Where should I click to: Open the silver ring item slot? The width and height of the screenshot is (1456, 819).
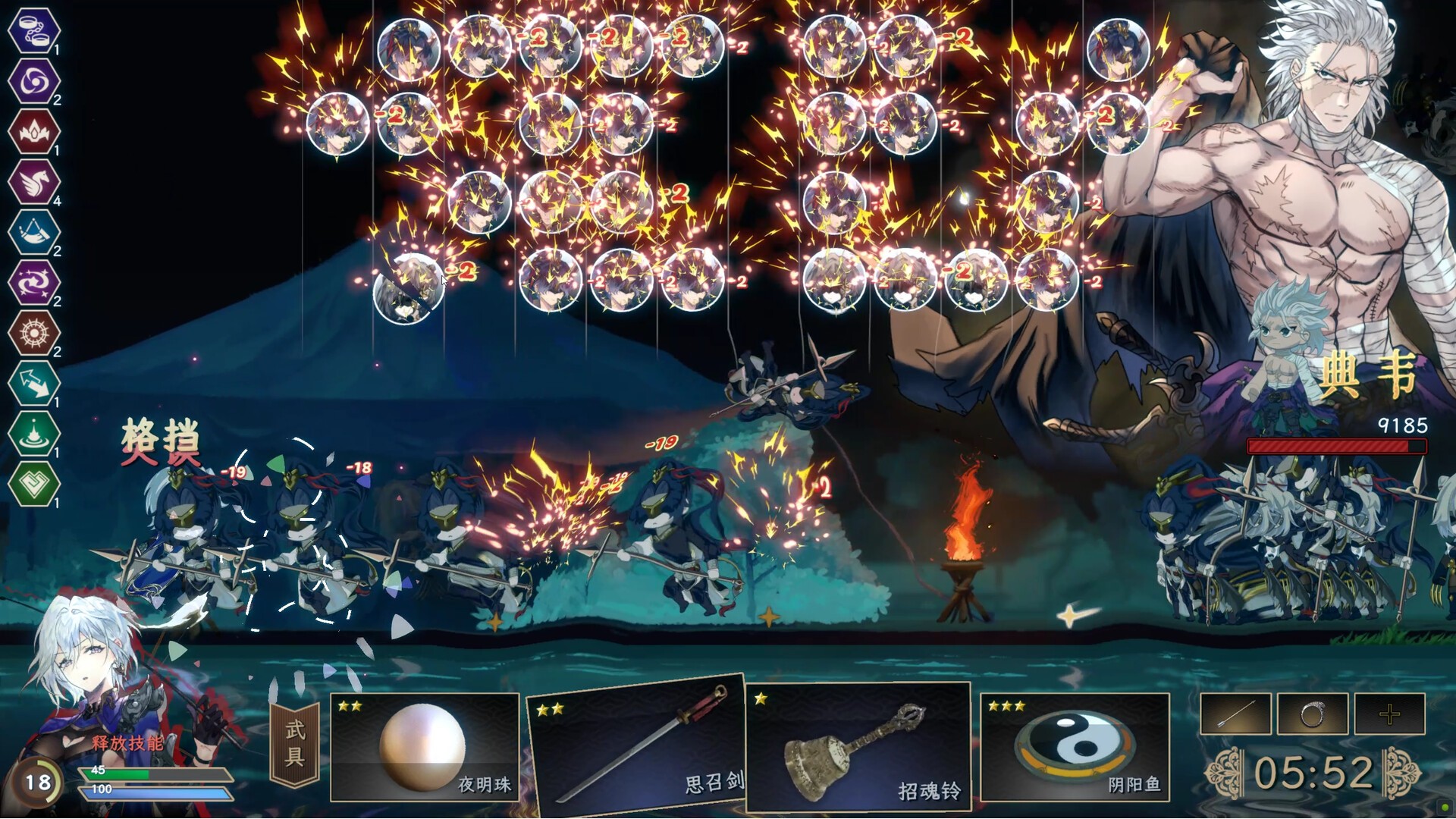click(x=1313, y=714)
